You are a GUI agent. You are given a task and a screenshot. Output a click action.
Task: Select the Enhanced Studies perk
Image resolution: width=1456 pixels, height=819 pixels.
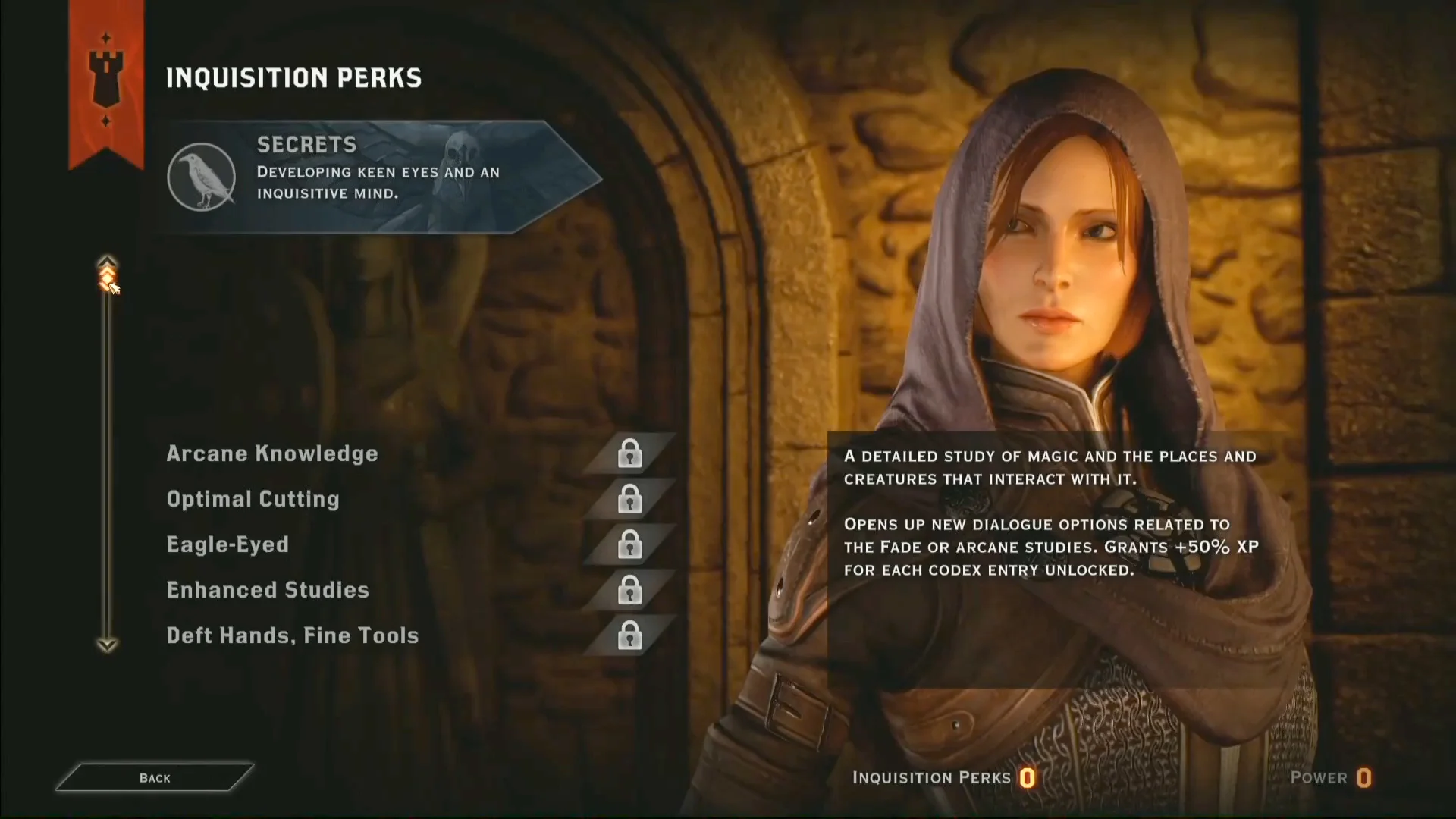coord(268,590)
